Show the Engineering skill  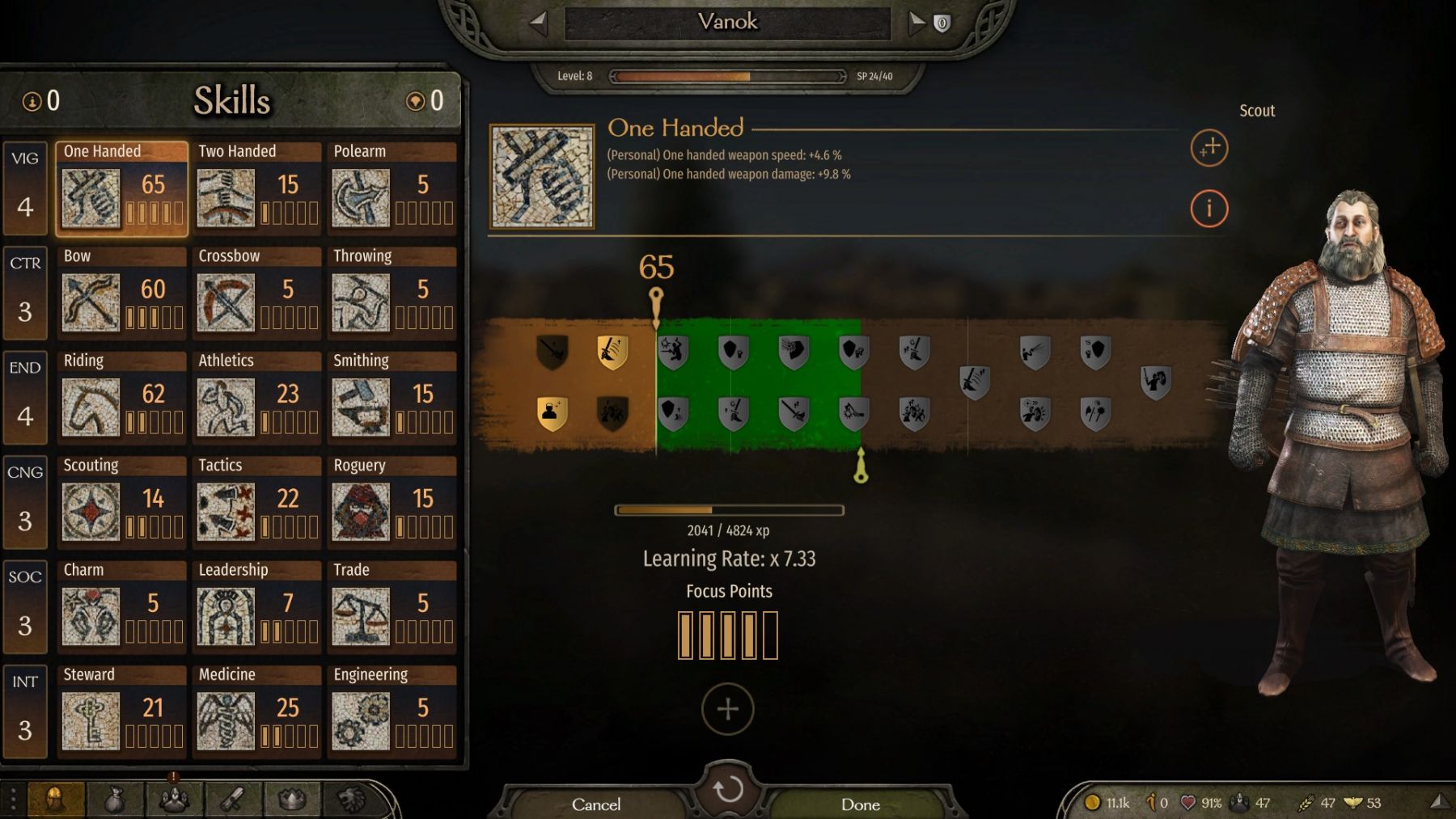392,712
